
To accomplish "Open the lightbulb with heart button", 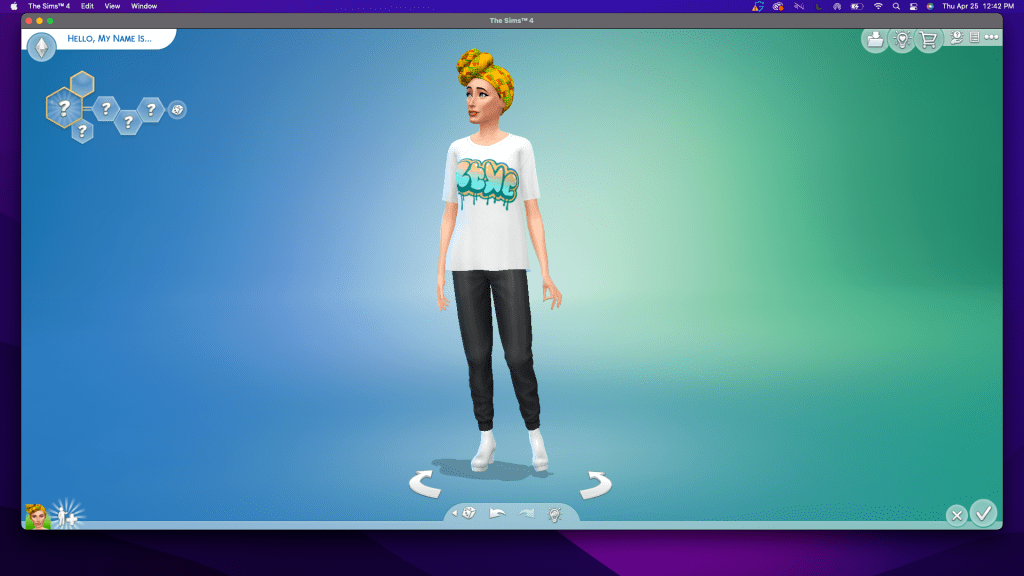I will [902, 40].
